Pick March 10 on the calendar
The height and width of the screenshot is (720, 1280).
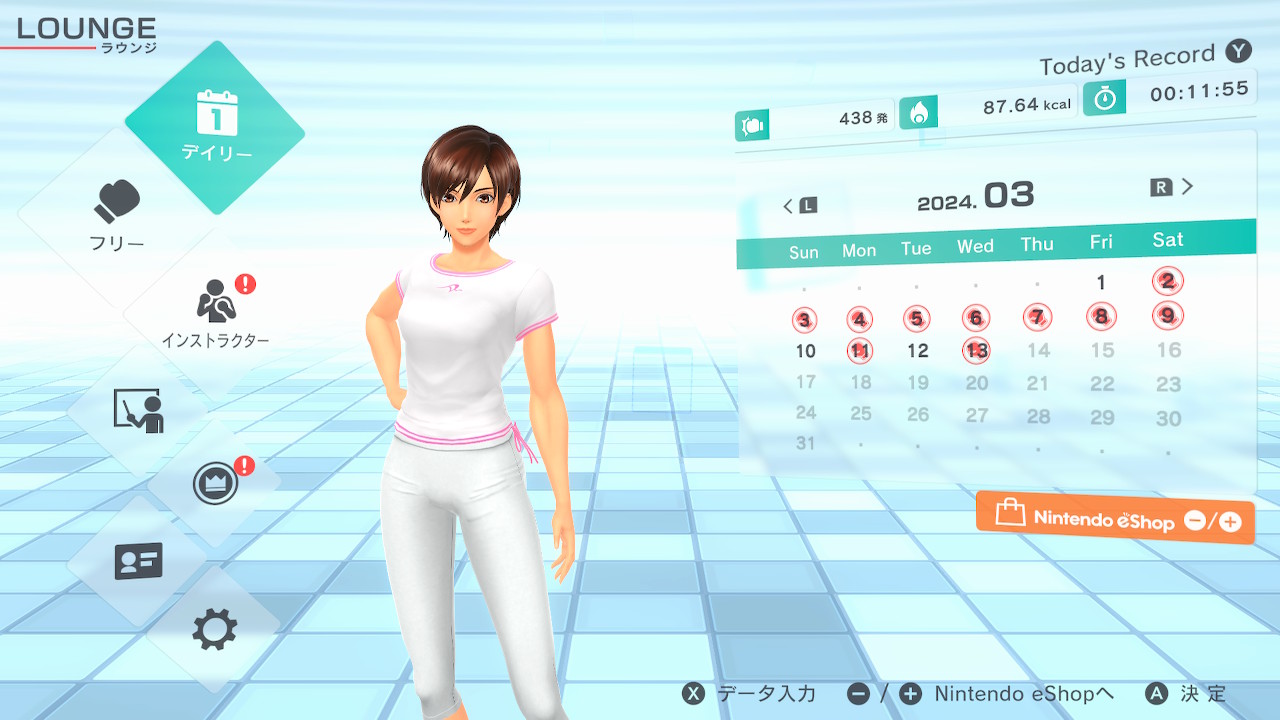(805, 351)
